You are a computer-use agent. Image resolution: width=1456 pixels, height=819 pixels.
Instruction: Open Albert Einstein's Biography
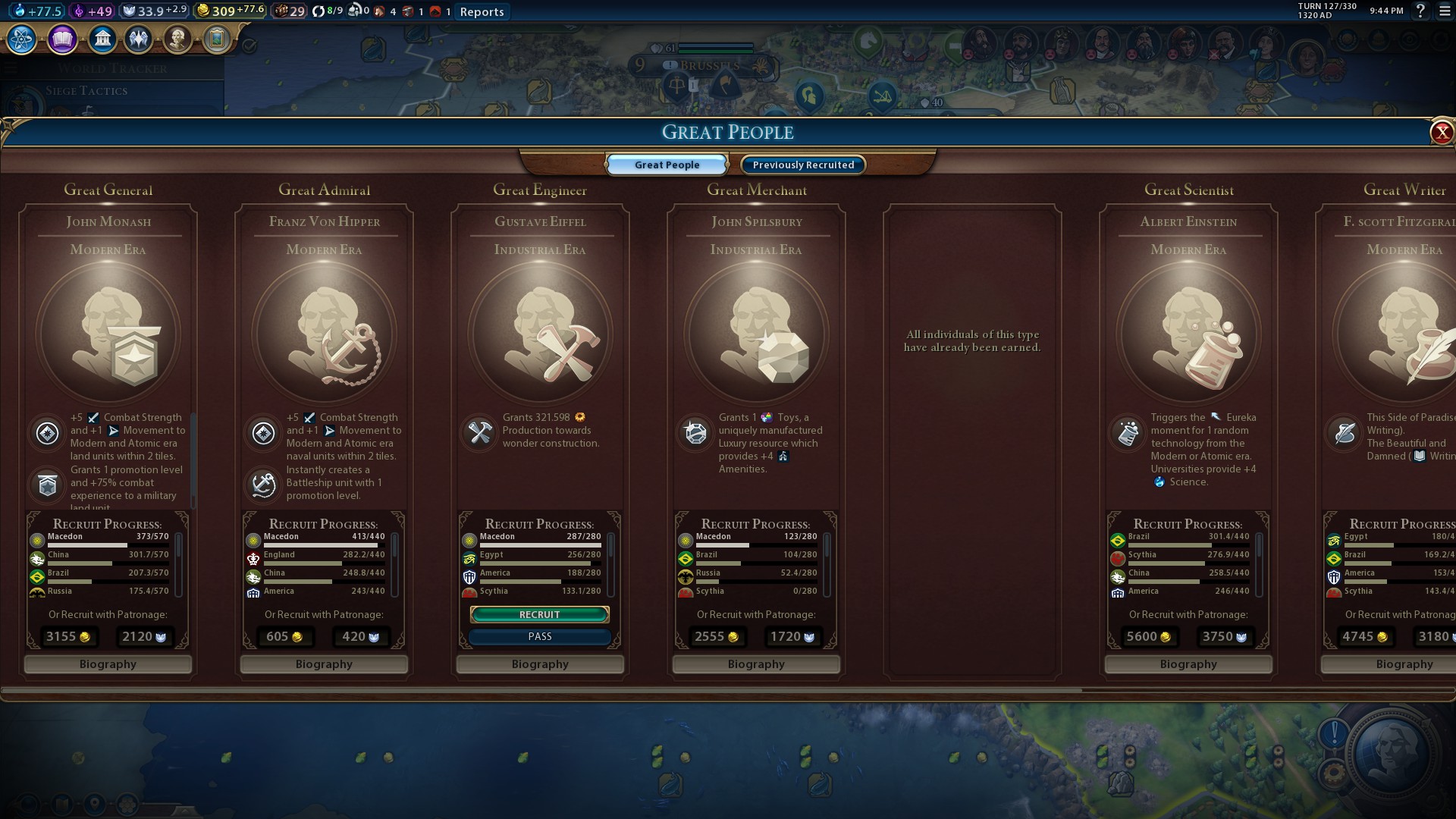tap(1188, 664)
